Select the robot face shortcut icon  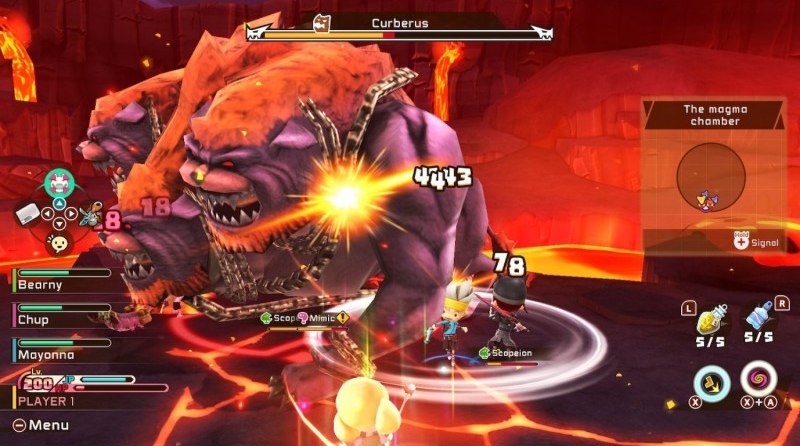pyautogui.click(x=59, y=183)
